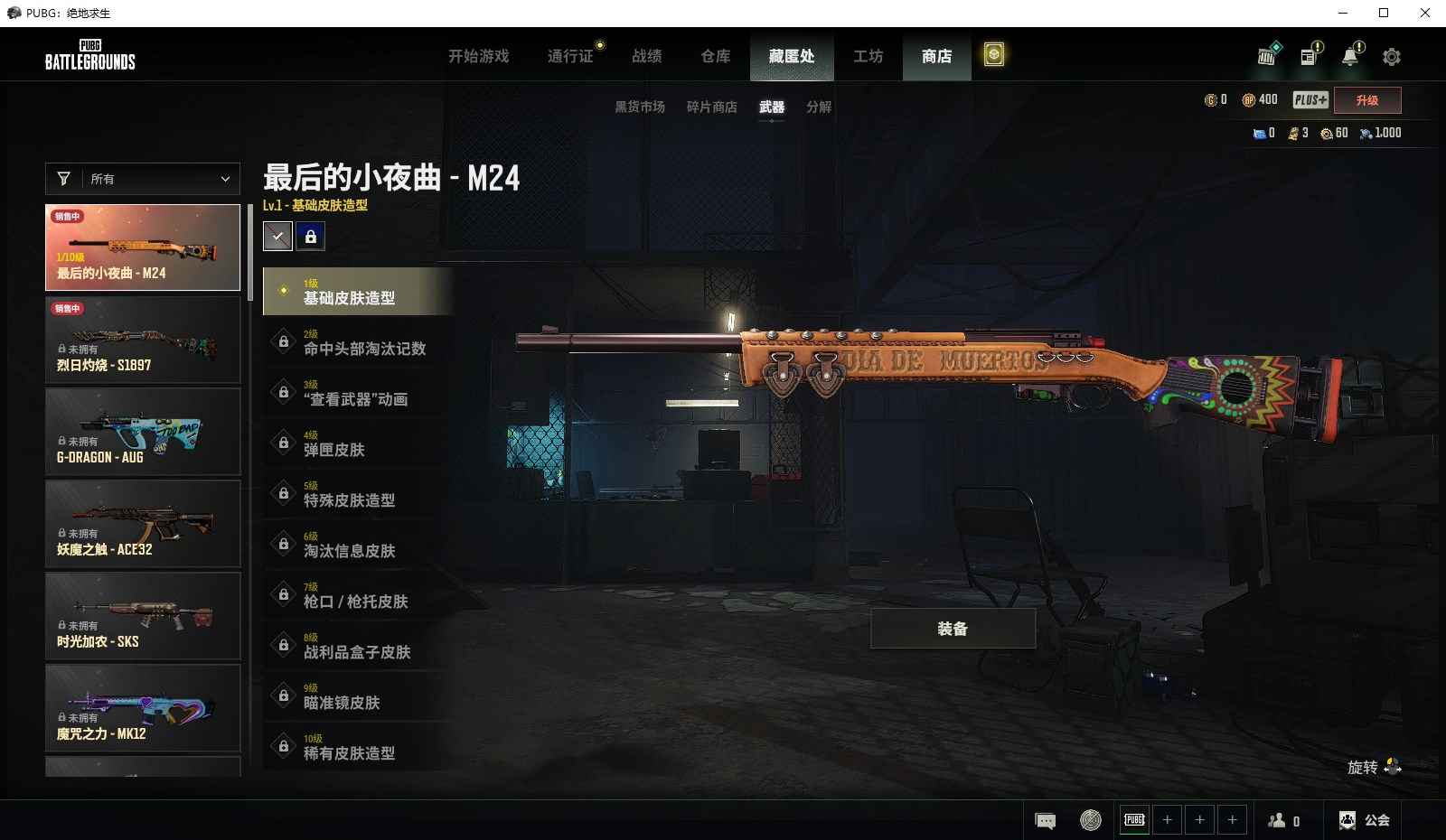The image size is (1446, 840).
Task: Click the red 升级 upgrade button
Action: tap(1366, 100)
